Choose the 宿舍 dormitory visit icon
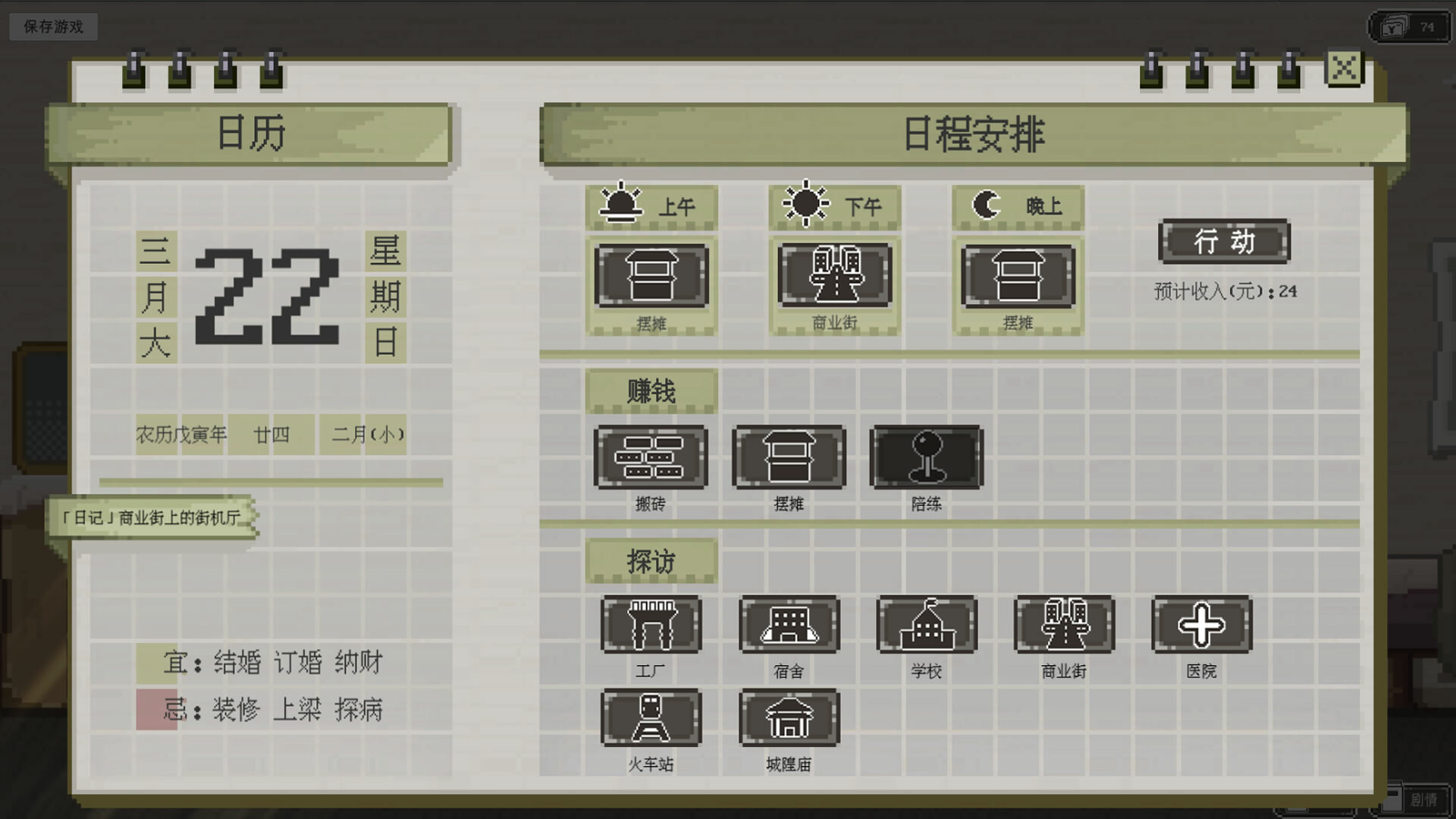 [x=789, y=624]
